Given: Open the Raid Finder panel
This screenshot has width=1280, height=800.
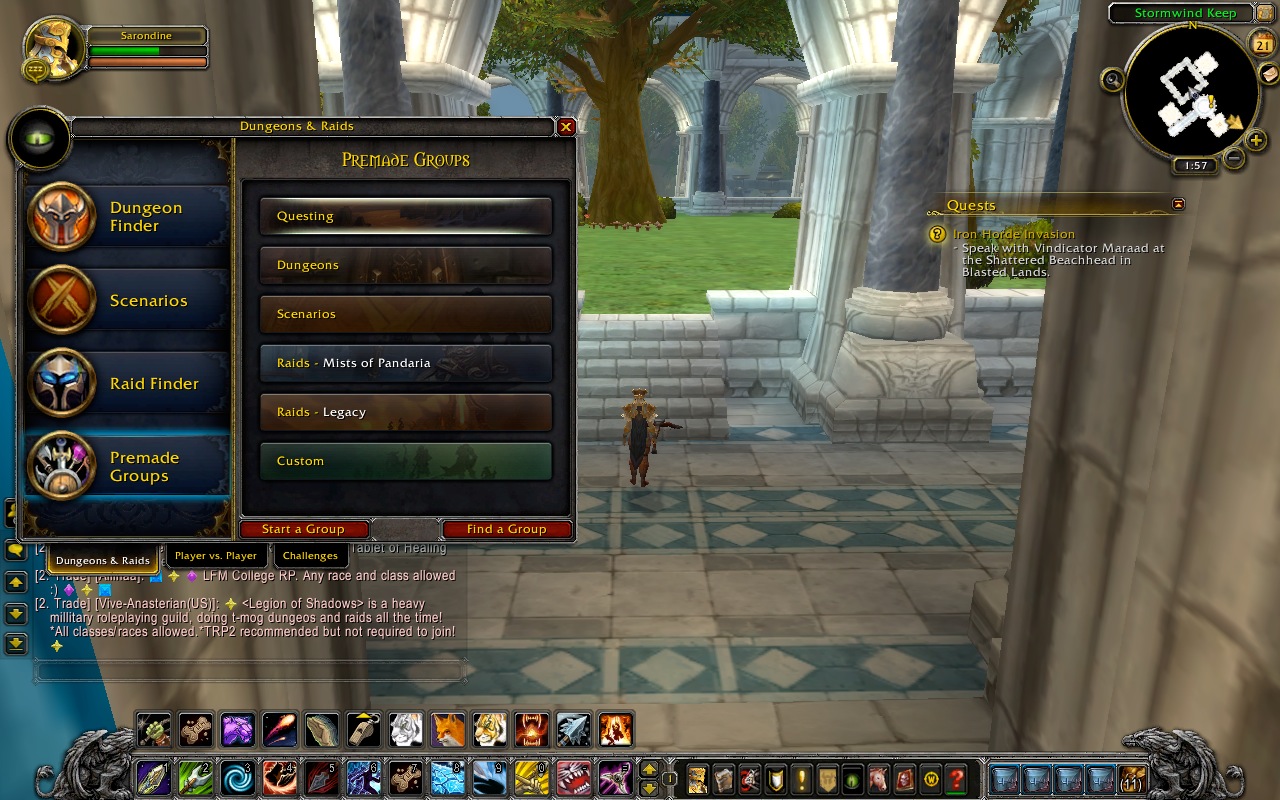Looking at the screenshot, I should tap(128, 384).
